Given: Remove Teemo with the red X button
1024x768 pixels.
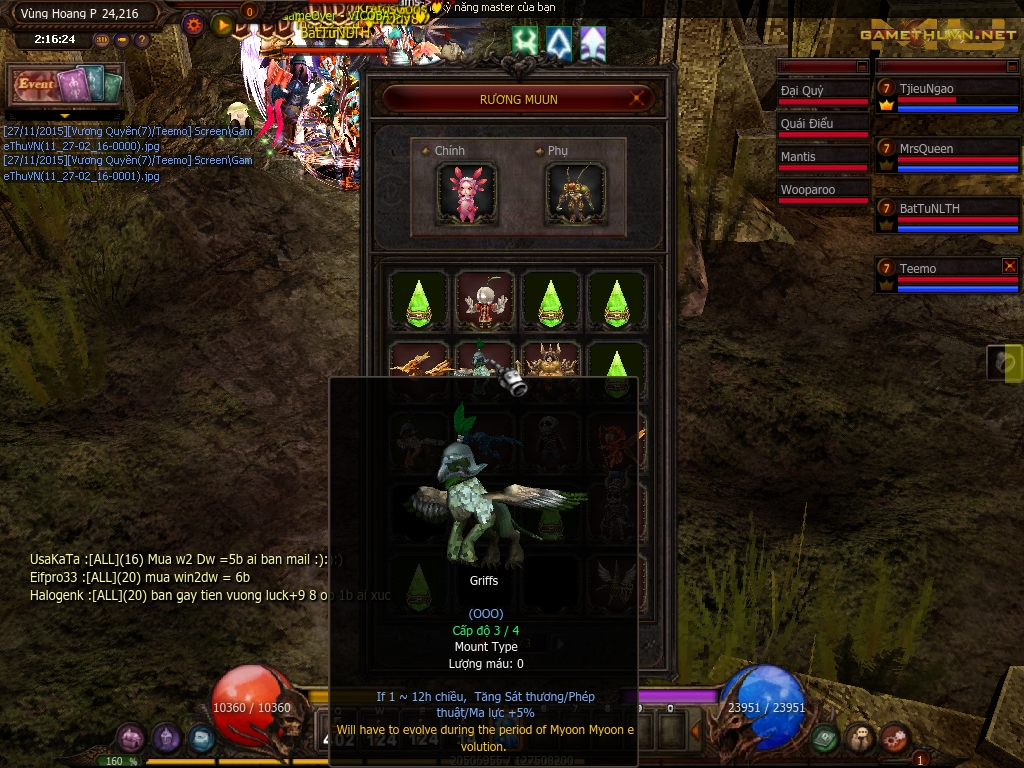Looking at the screenshot, I should pos(1010,266).
